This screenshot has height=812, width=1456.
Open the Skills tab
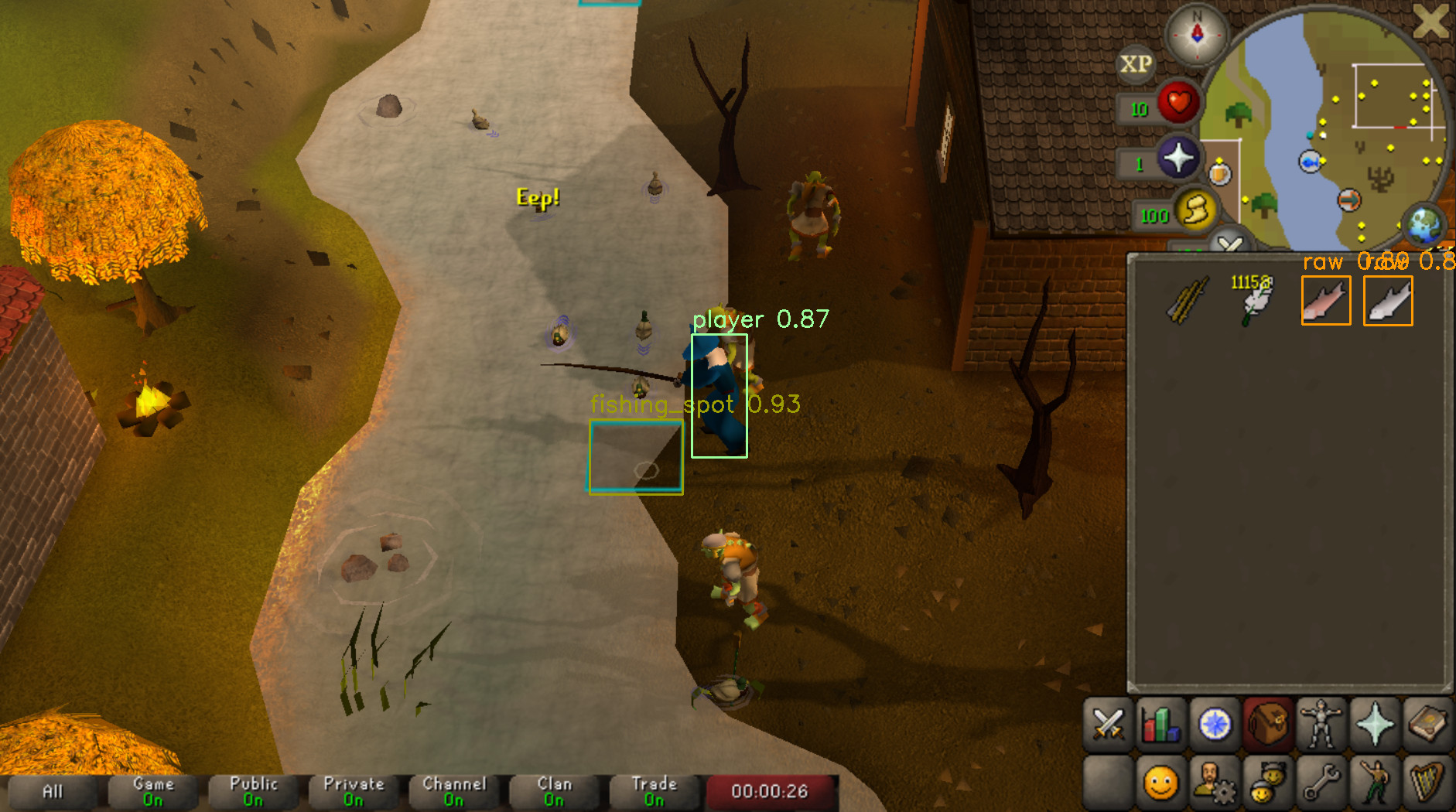1160,725
